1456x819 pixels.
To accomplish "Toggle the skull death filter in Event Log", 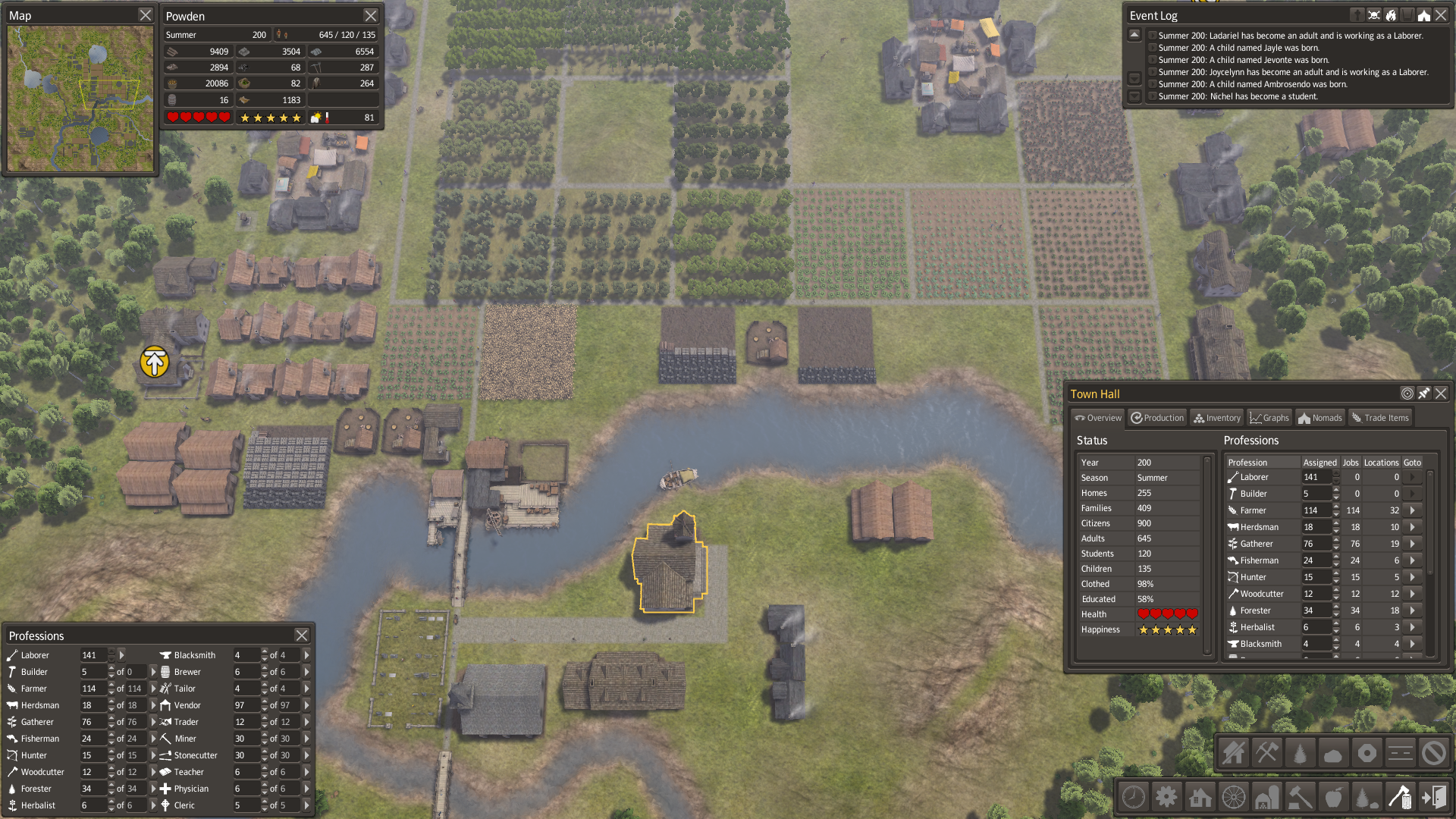I will [1374, 15].
